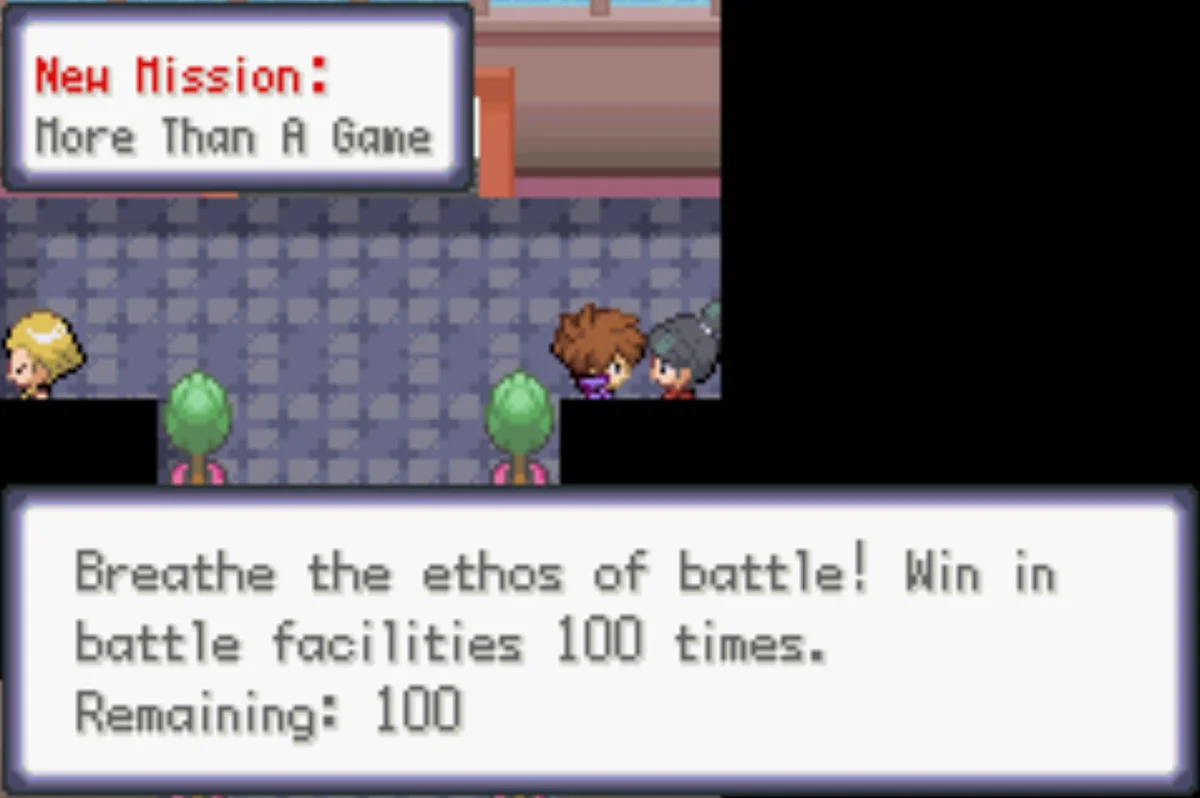Advance the mission description dialogue box
The width and height of the screenshot is (1200, 798).
coord(600,640)
